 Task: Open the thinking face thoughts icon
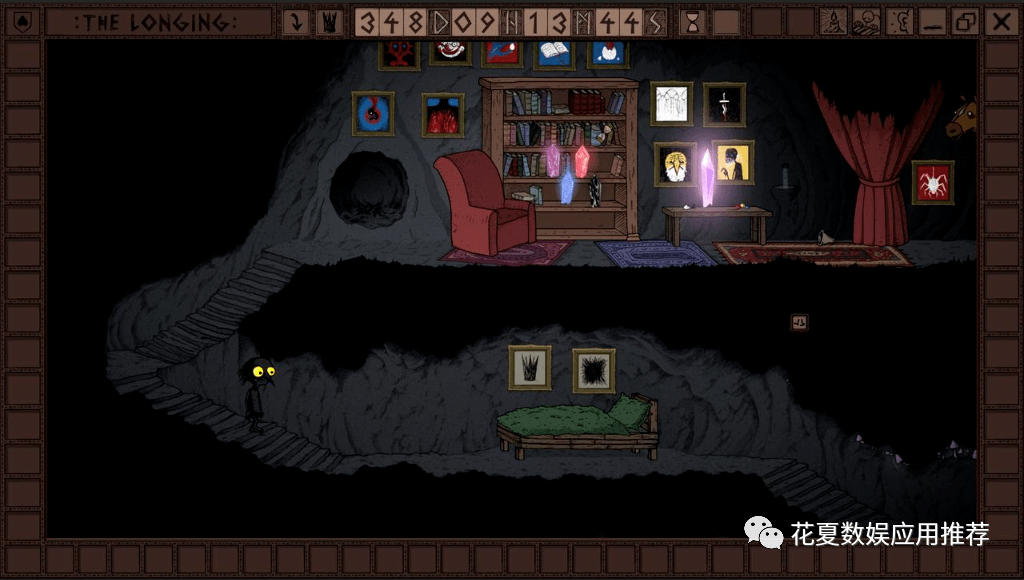click(866, 21)
